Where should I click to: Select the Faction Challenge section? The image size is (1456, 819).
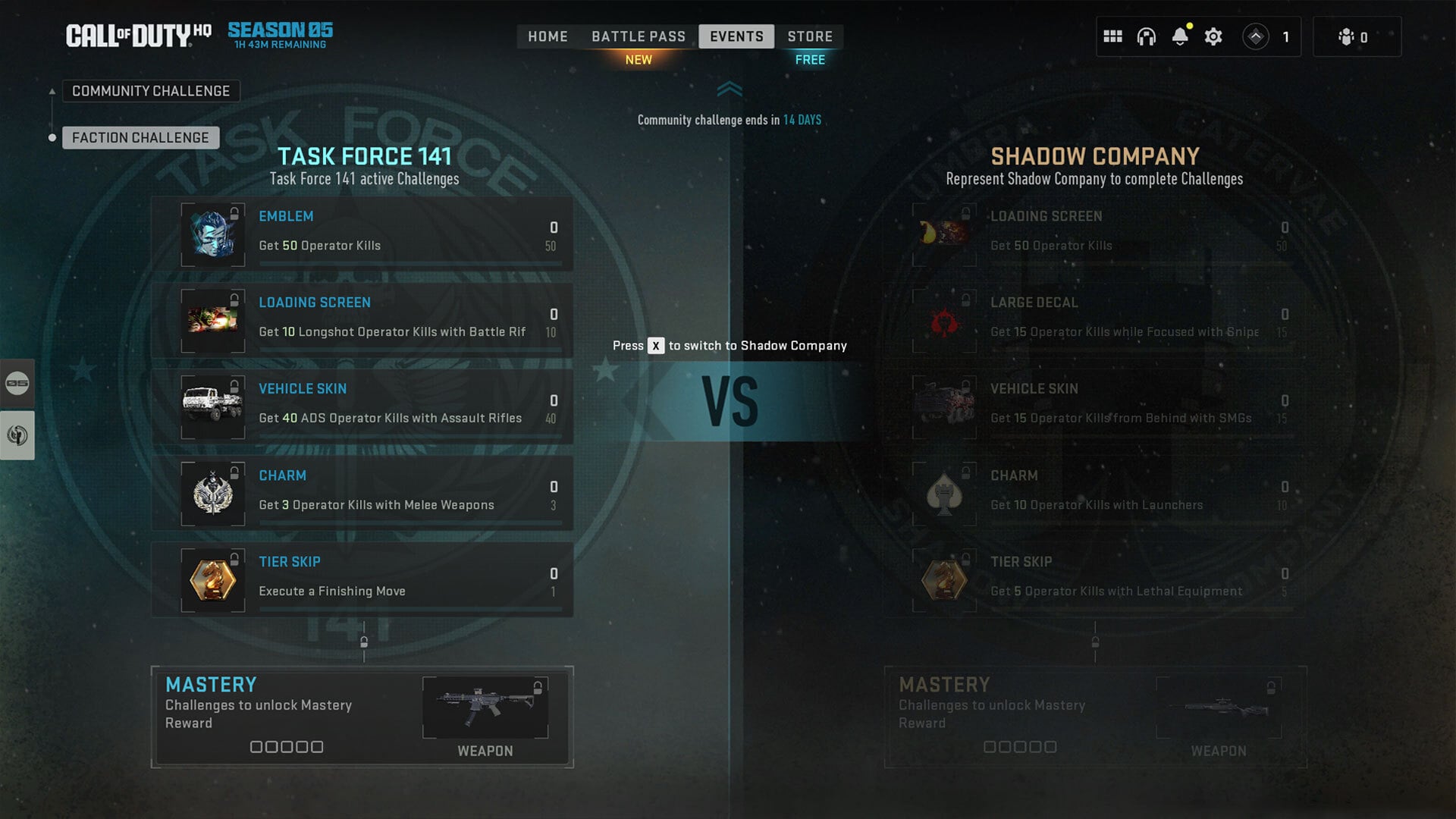click(x=140, y=137)
